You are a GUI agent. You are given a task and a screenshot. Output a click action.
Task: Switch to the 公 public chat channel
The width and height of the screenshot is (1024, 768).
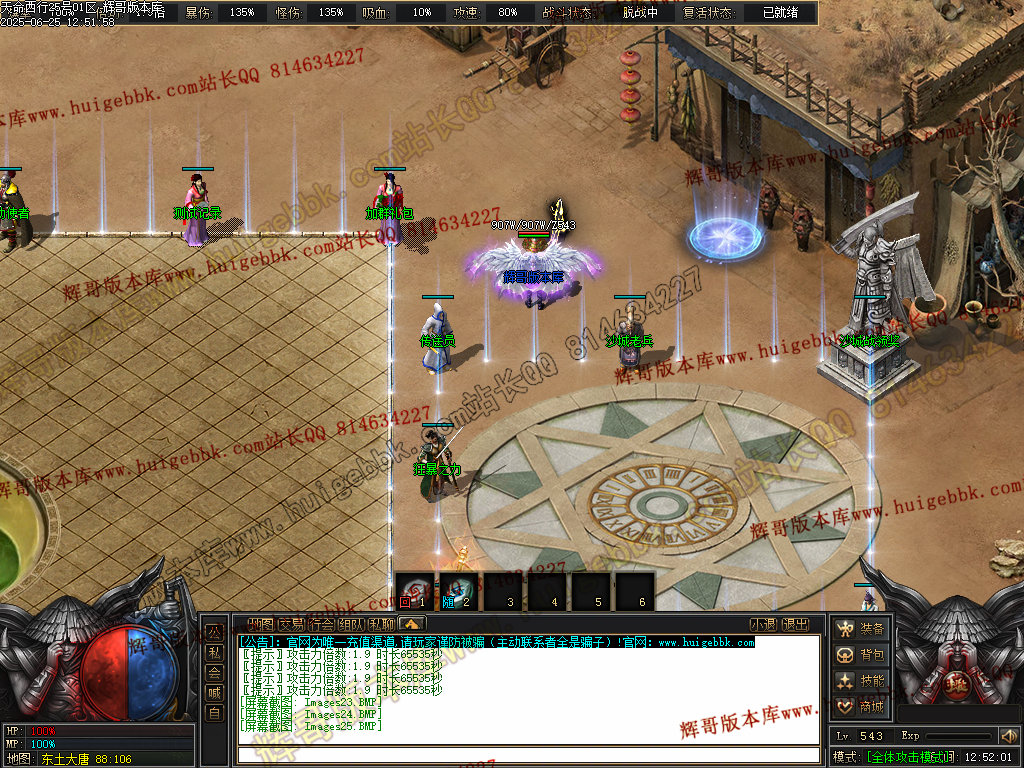(x=214, y=632)
